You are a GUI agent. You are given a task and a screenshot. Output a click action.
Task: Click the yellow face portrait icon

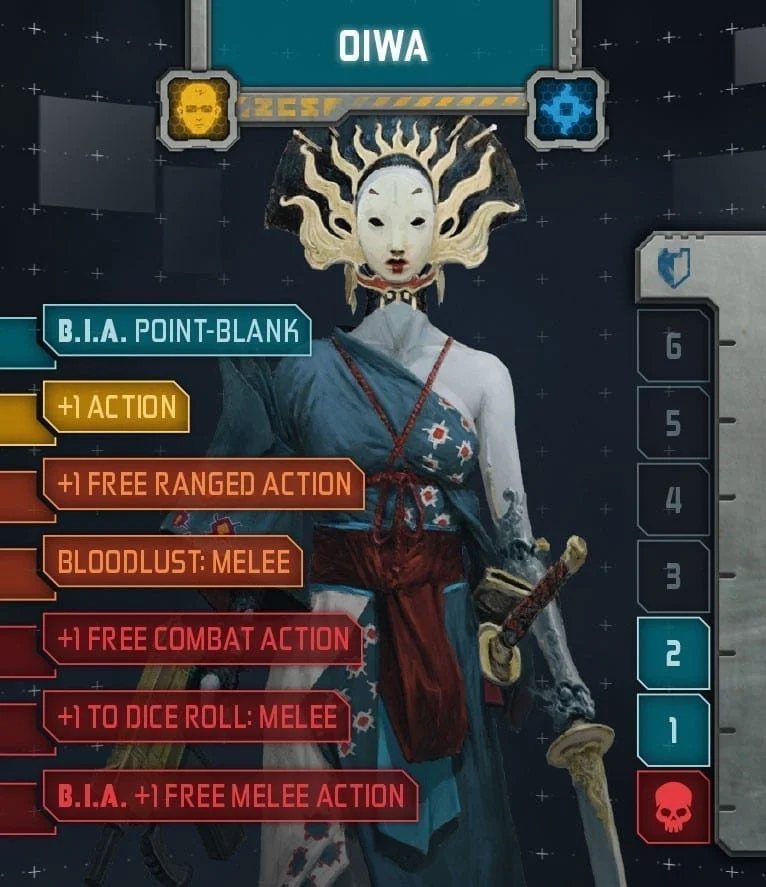pos(197,108)
